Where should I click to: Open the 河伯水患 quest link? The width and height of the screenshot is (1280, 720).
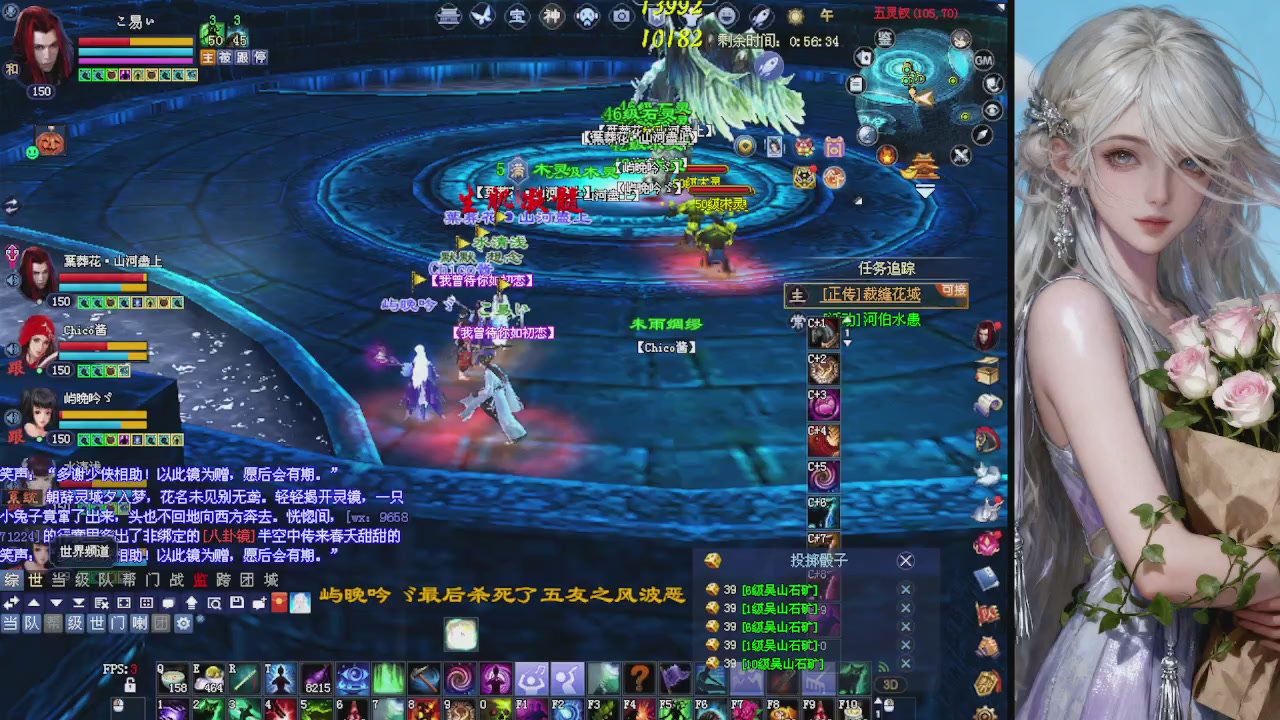[891, 320]
